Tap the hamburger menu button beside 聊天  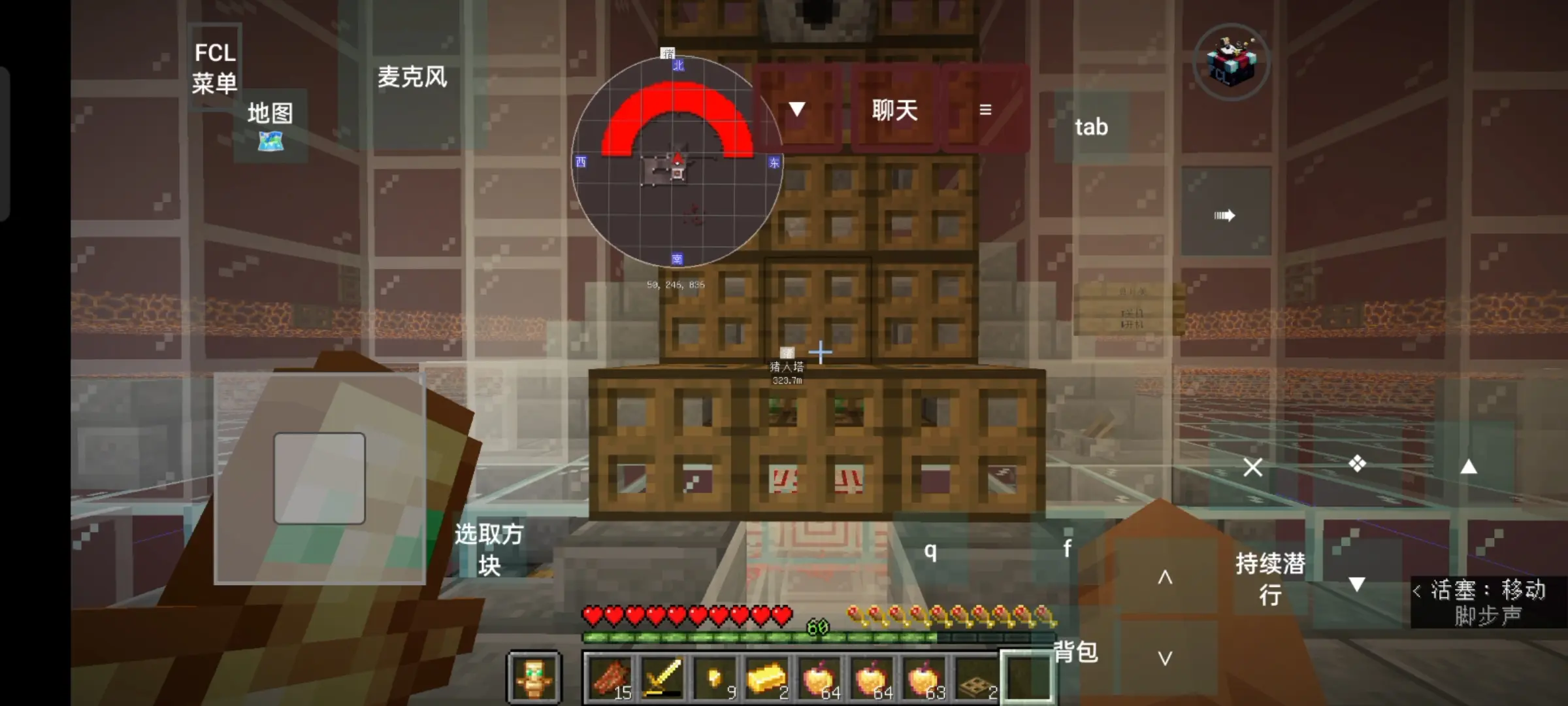pos(985,110)
